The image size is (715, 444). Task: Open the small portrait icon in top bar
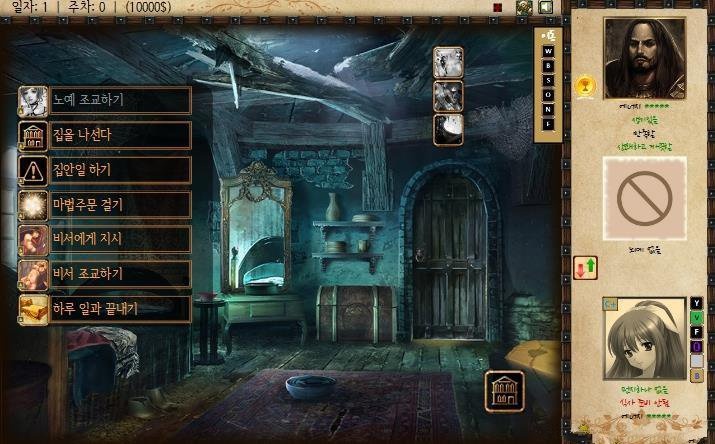[x=523, y=7]
